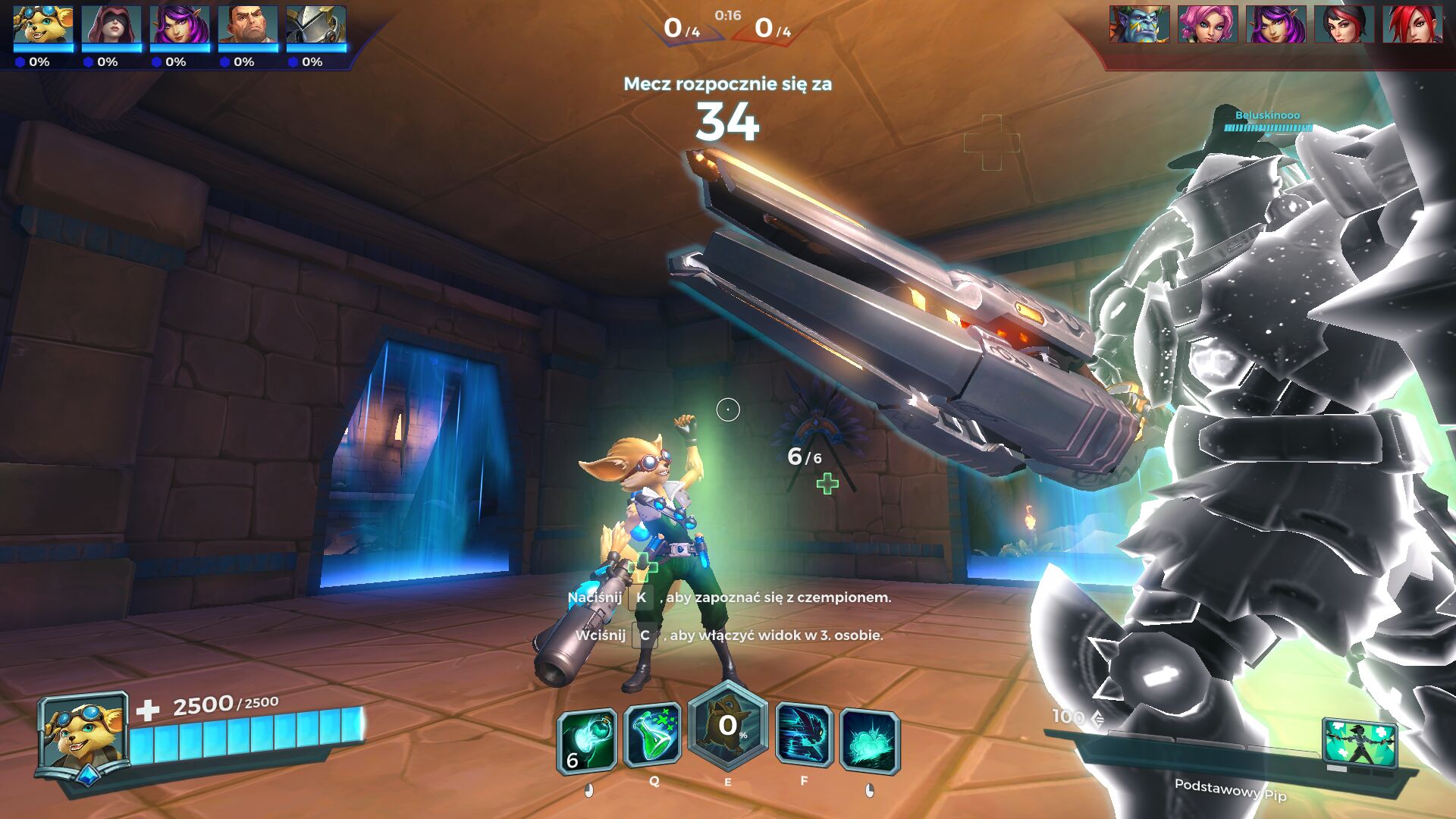
Task: Open the Podstawowy Pip loadout card
Action: coord(1359,744)
